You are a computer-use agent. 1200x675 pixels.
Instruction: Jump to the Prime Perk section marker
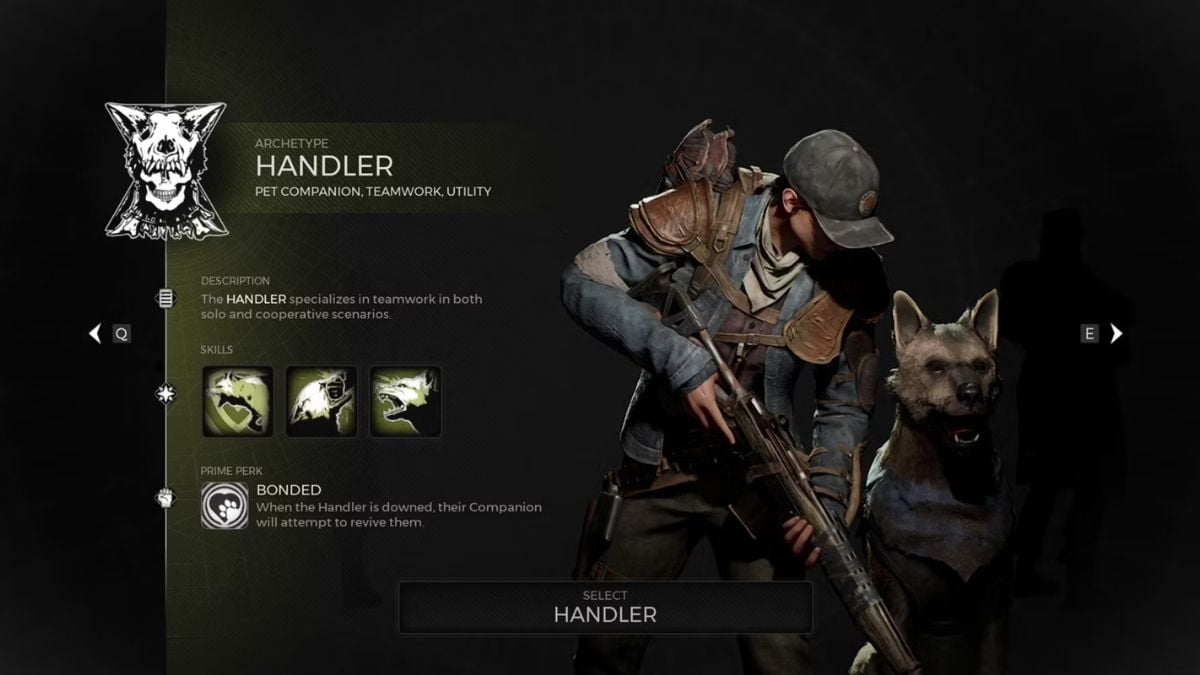click(166, 497)
